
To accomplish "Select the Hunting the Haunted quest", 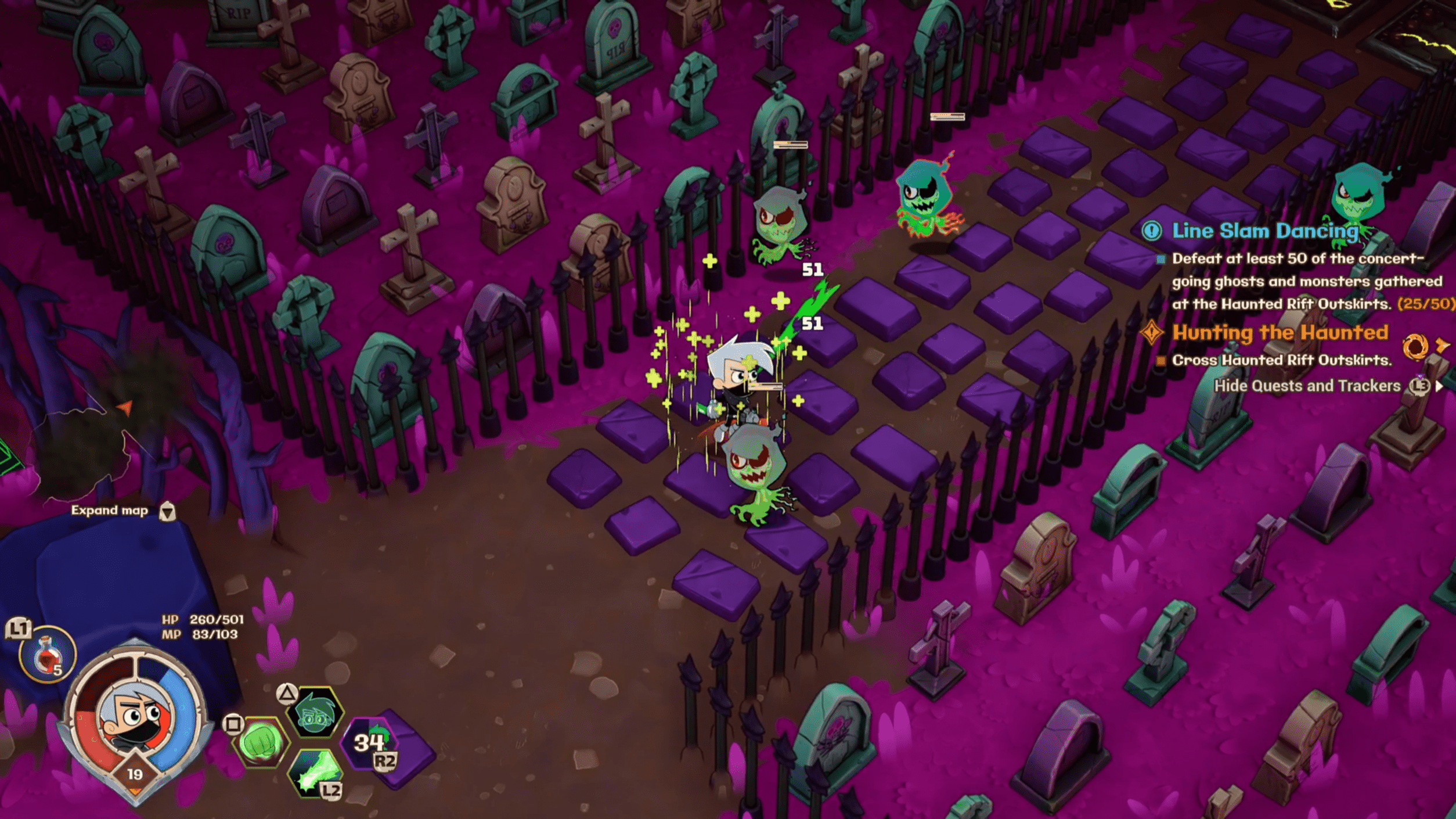I will point(1279,333).
